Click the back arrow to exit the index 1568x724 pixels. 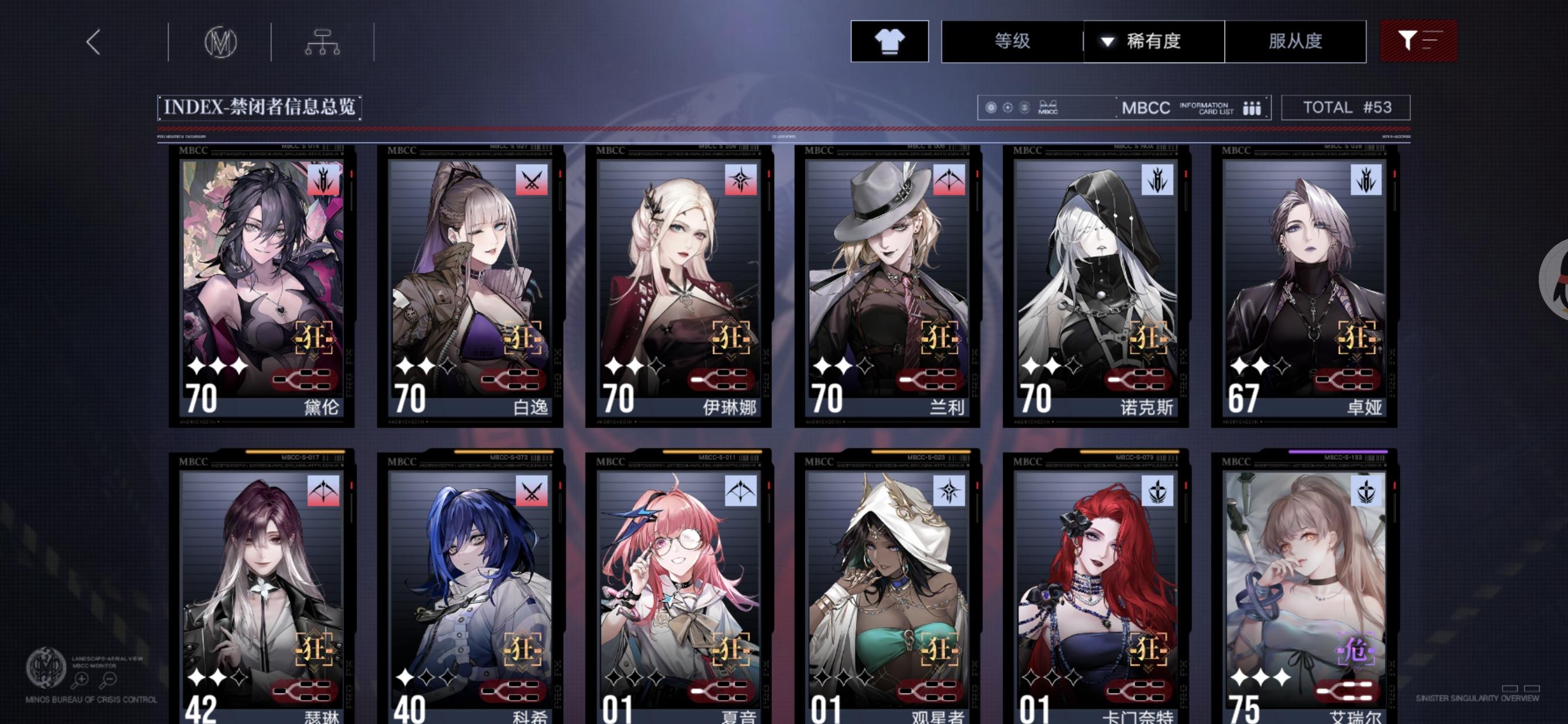pos(93,42)
